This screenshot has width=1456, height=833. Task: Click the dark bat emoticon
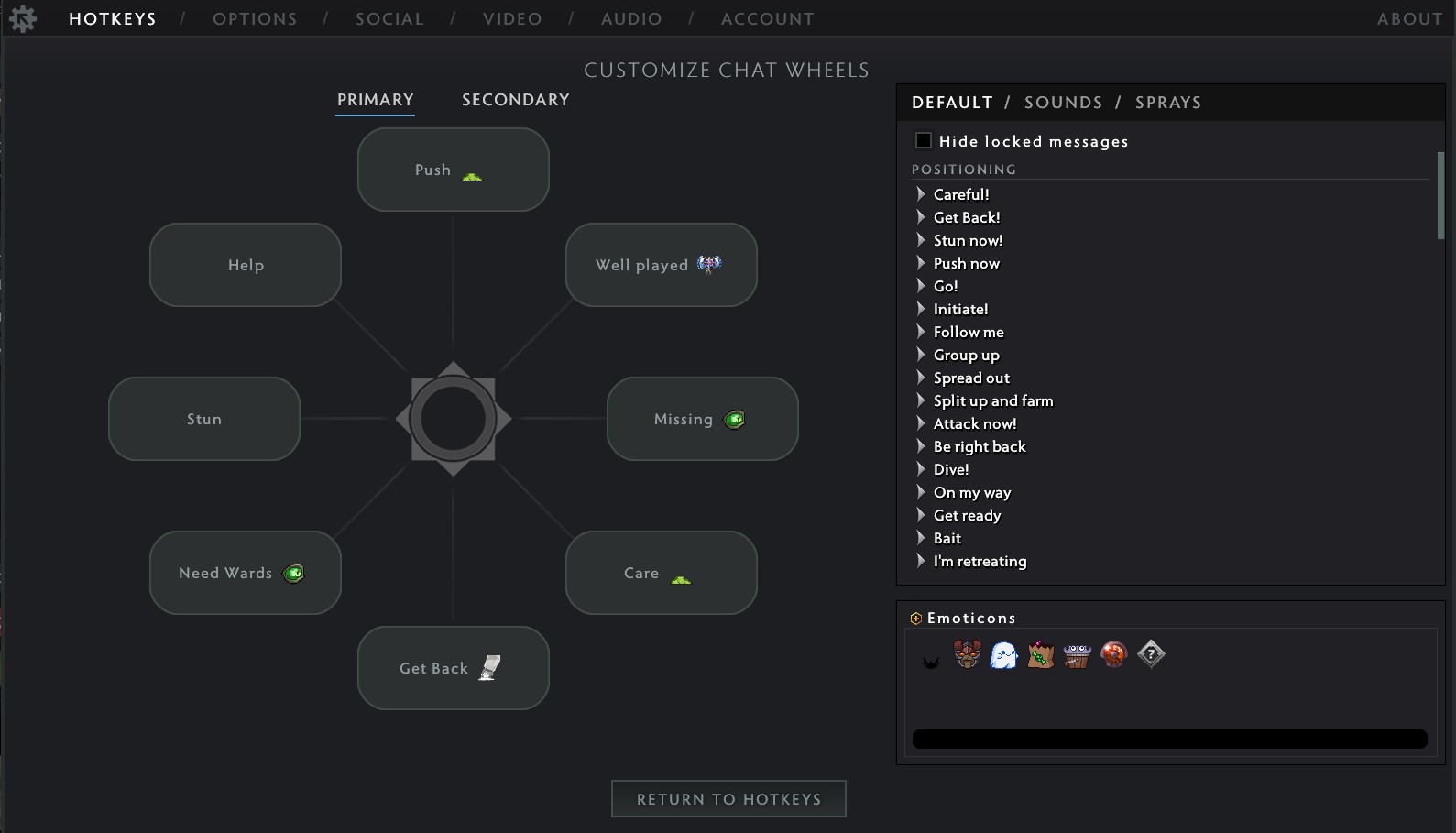931,658
